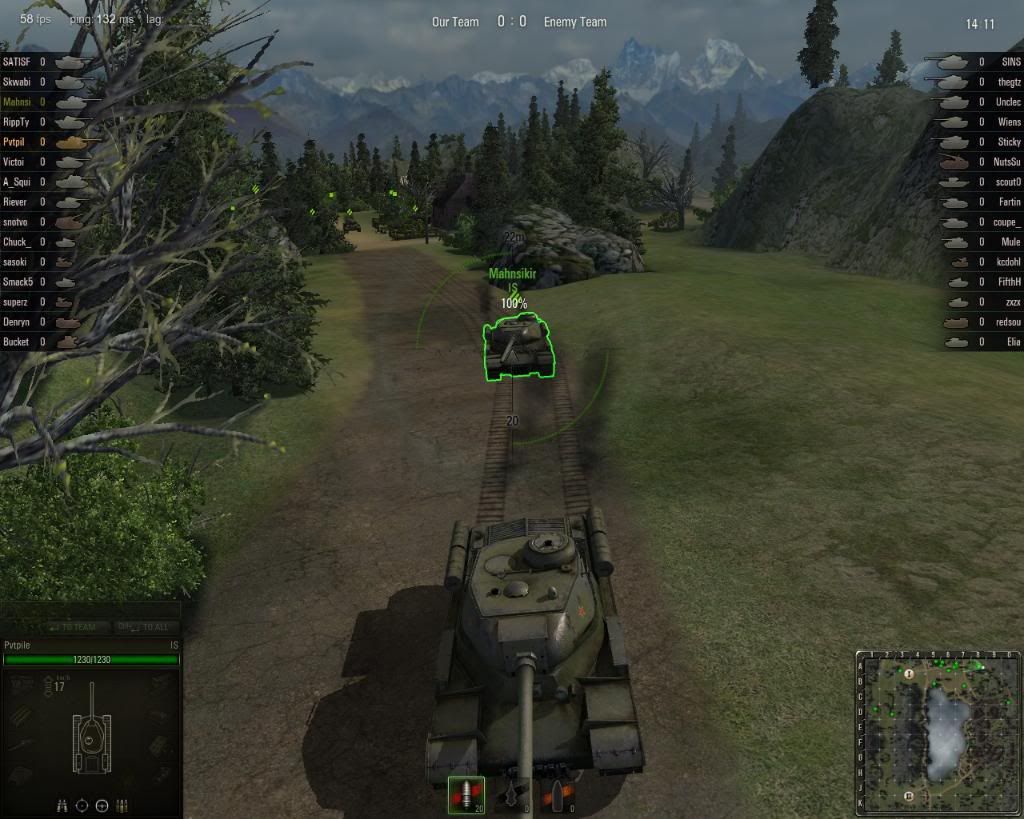Select the dark shell slot on the right
Image resolution: width=1024 pixels, height=819 pixels.
coord(556,795)
